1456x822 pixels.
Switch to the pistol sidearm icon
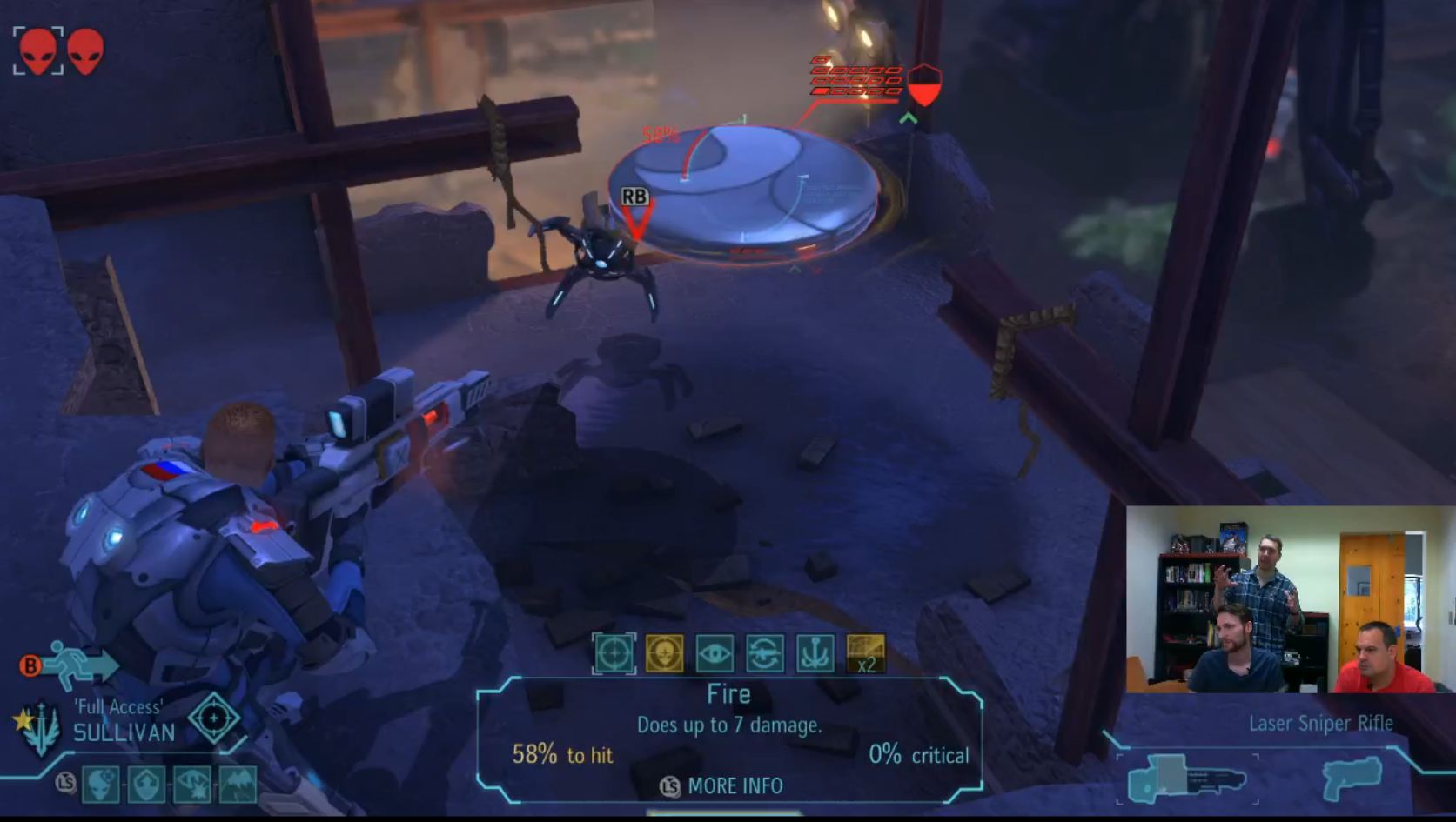1351,777
